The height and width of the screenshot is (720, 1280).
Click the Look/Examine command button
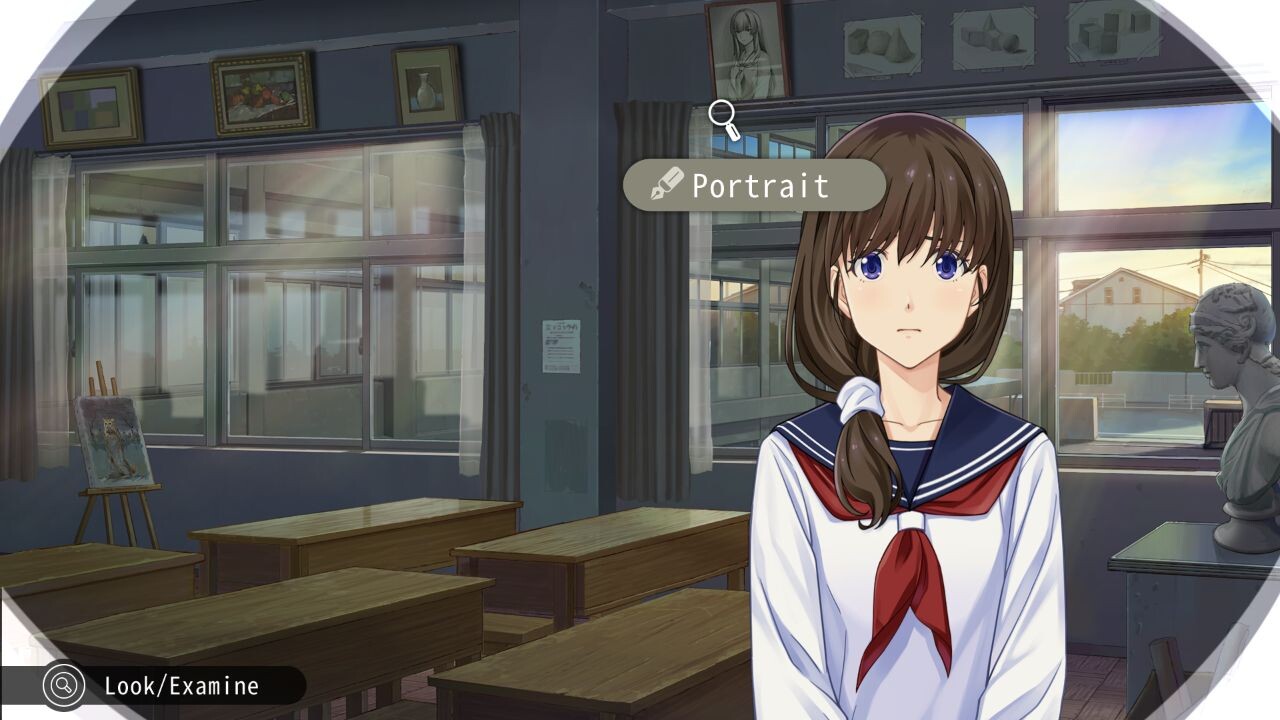pyautogui.click(x=160, y=686)
